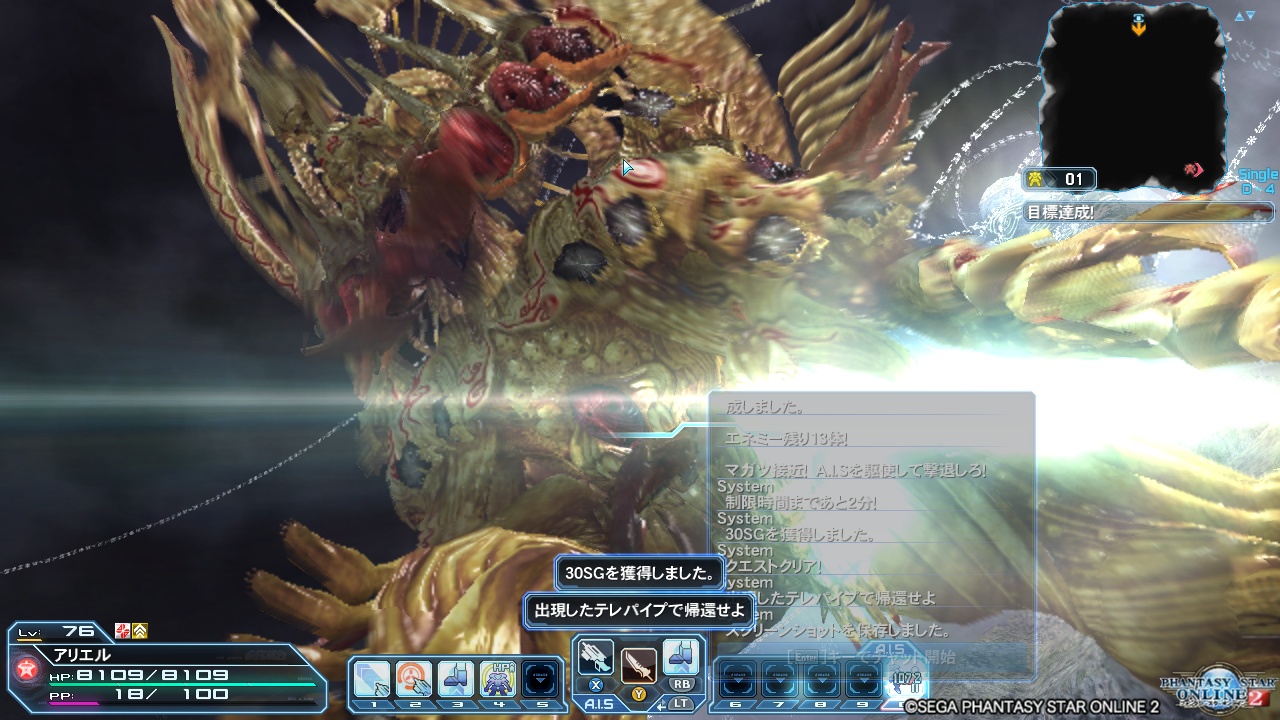Screen dimensions: 1280x720
Task: Activate the HP recovery skill in subpalette slot 4
Action: (x=499, y=678)
